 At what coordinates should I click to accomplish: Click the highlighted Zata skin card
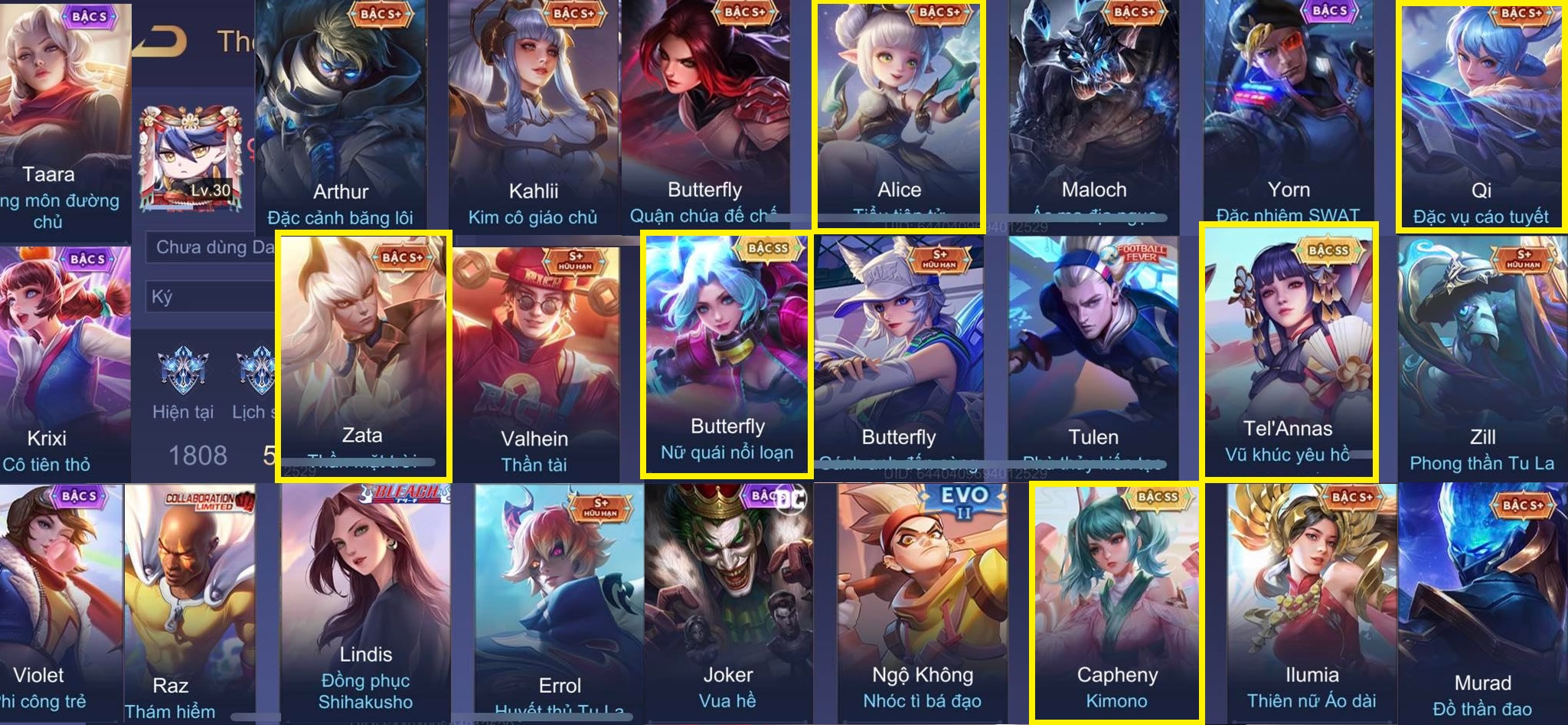pos(363,356)
